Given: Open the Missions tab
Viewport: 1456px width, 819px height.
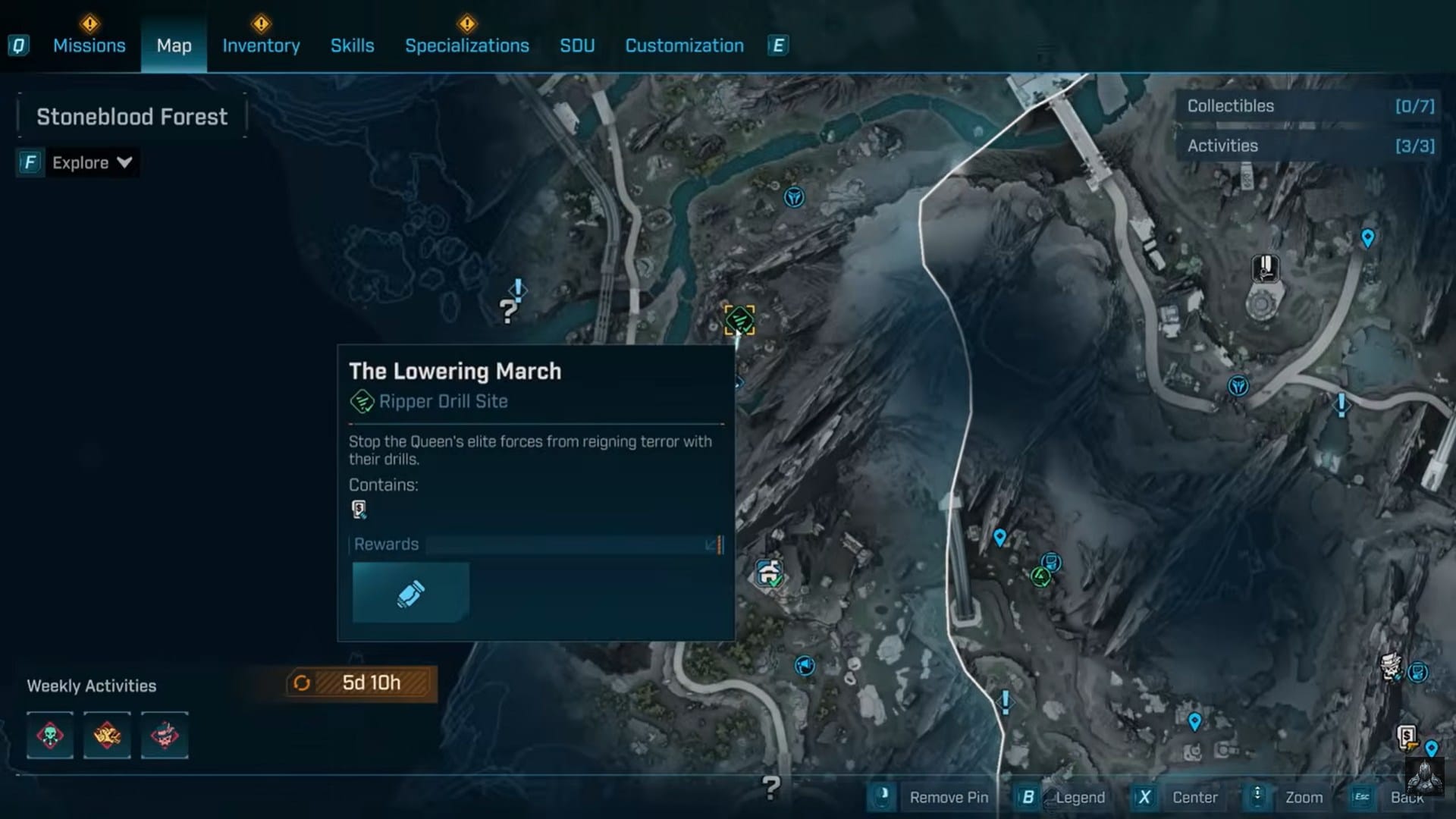Looking at the screenshot, I should [x=89, y=45].
